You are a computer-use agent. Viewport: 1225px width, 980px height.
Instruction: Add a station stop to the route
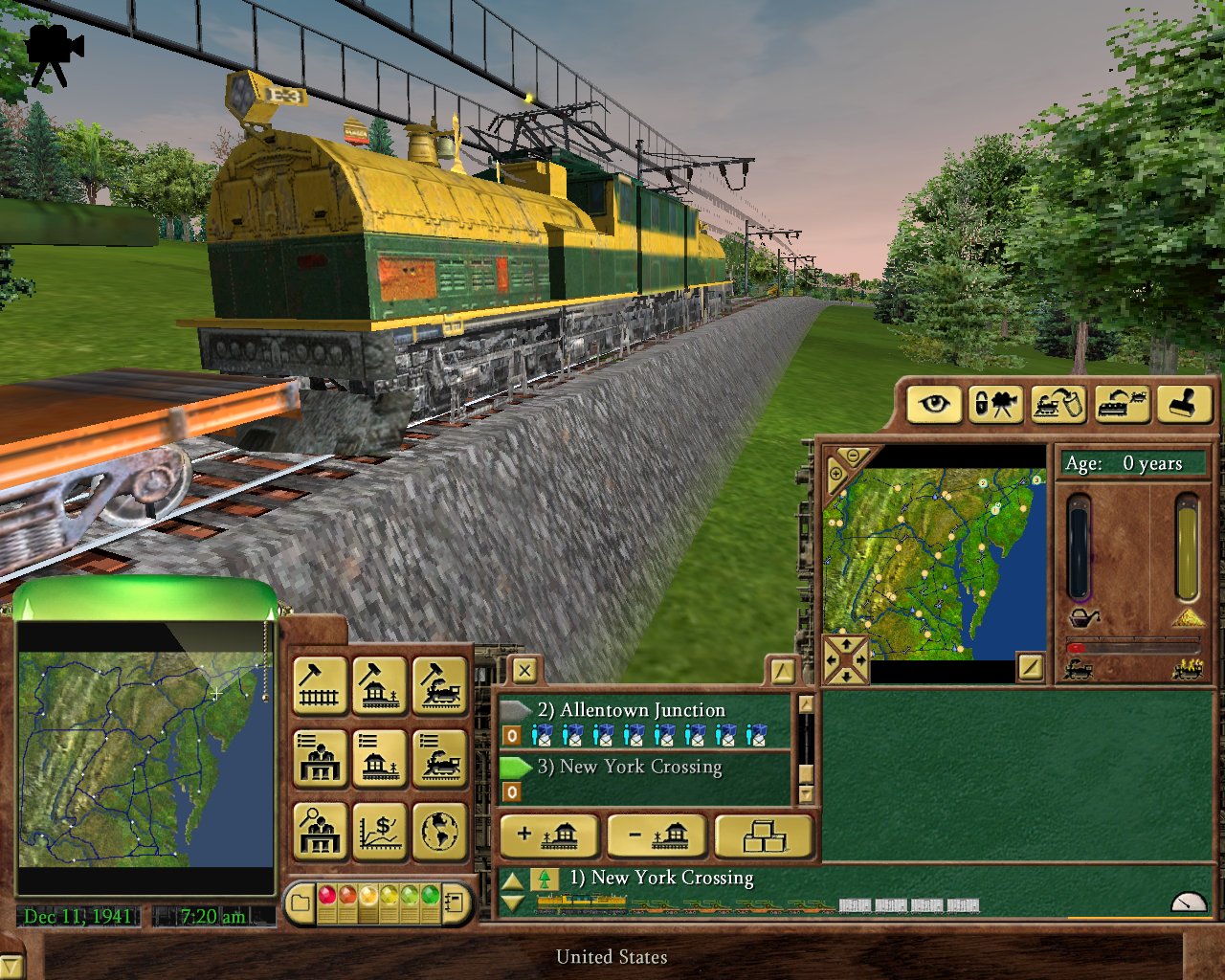tap(549, 835)
